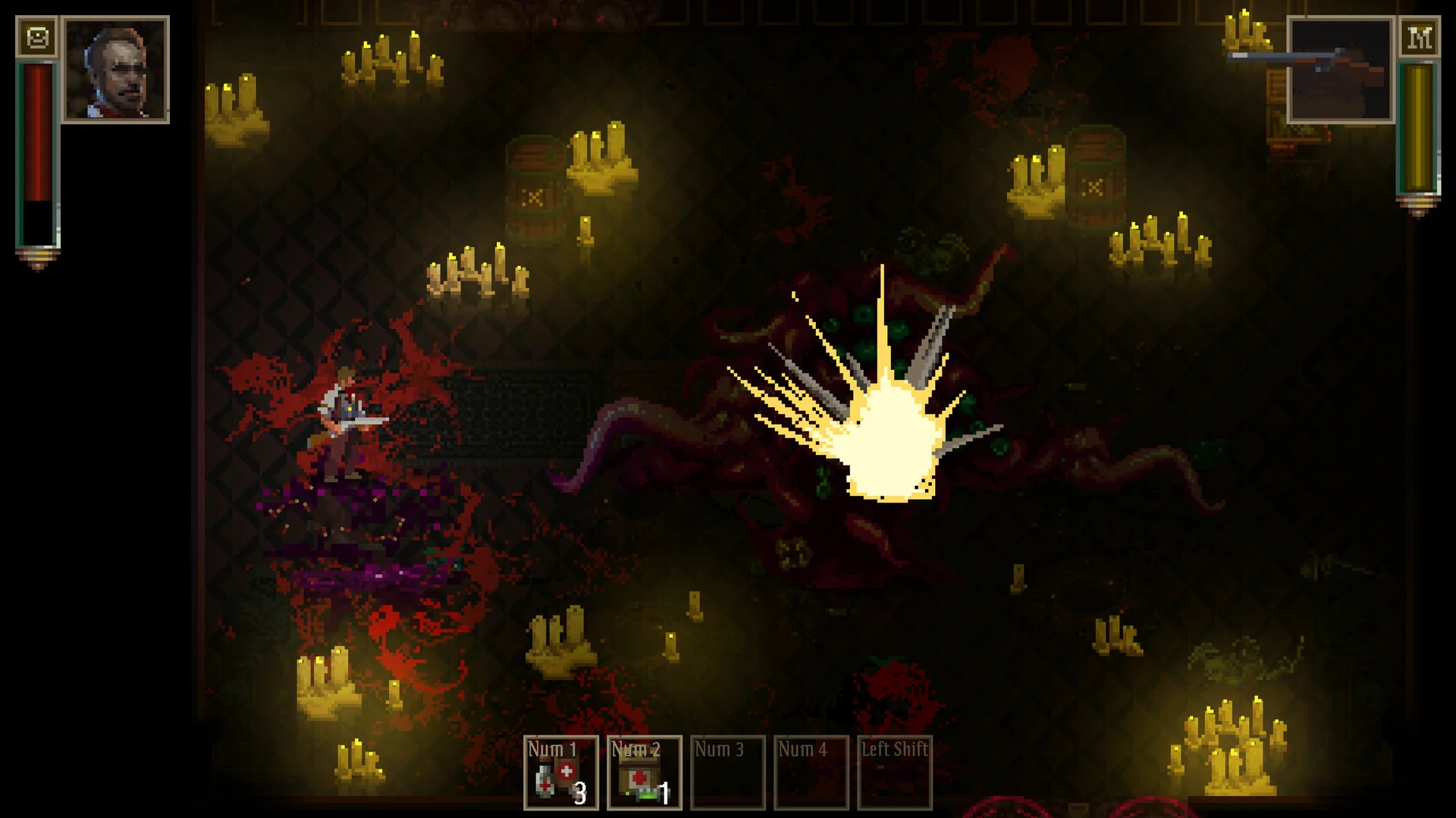
Task: Open the face icon beside the portrait
Action: (37, 37)
